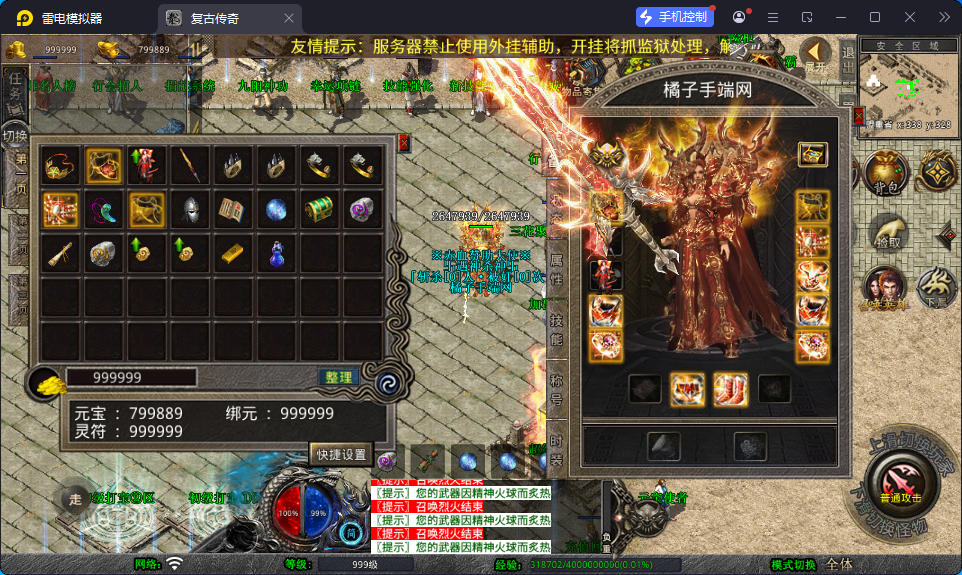The width and height of the screenshot is (962, 575).
Task: Close the inventory panel with the red X
Action: (404, 143)
